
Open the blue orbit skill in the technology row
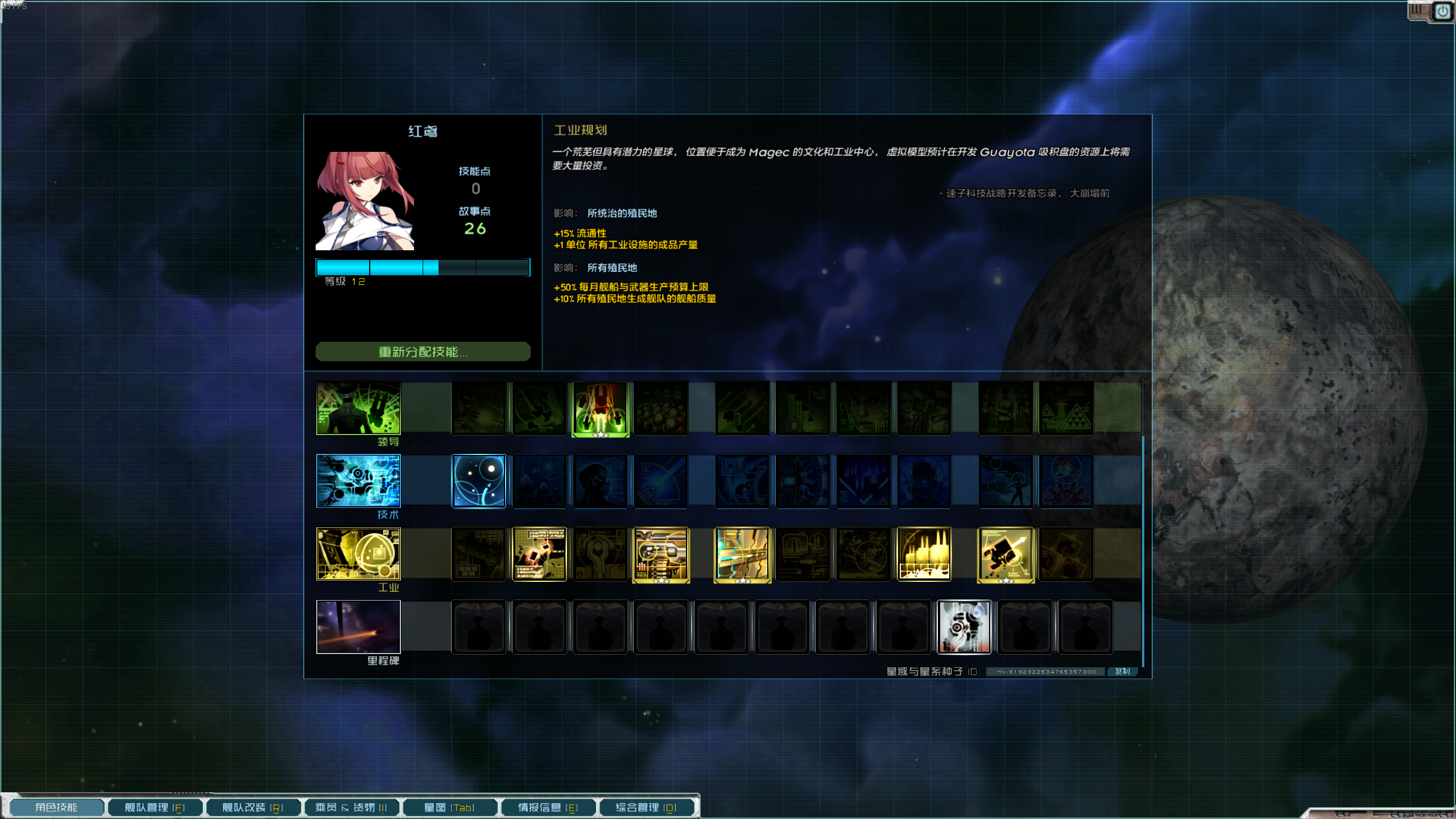(478, 481)
